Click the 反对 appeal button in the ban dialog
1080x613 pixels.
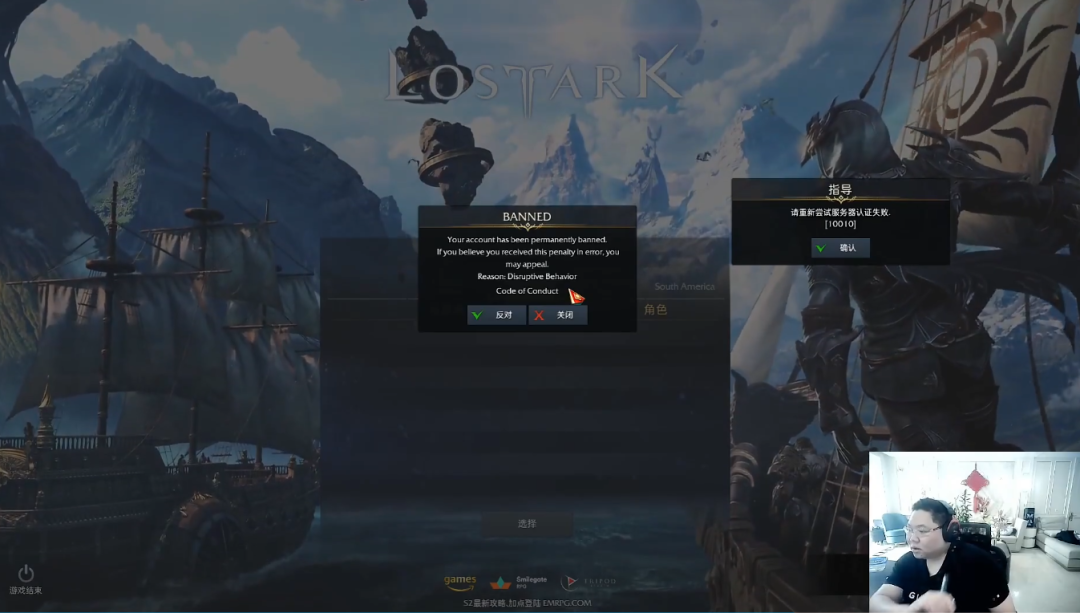[x=496, y=315]
